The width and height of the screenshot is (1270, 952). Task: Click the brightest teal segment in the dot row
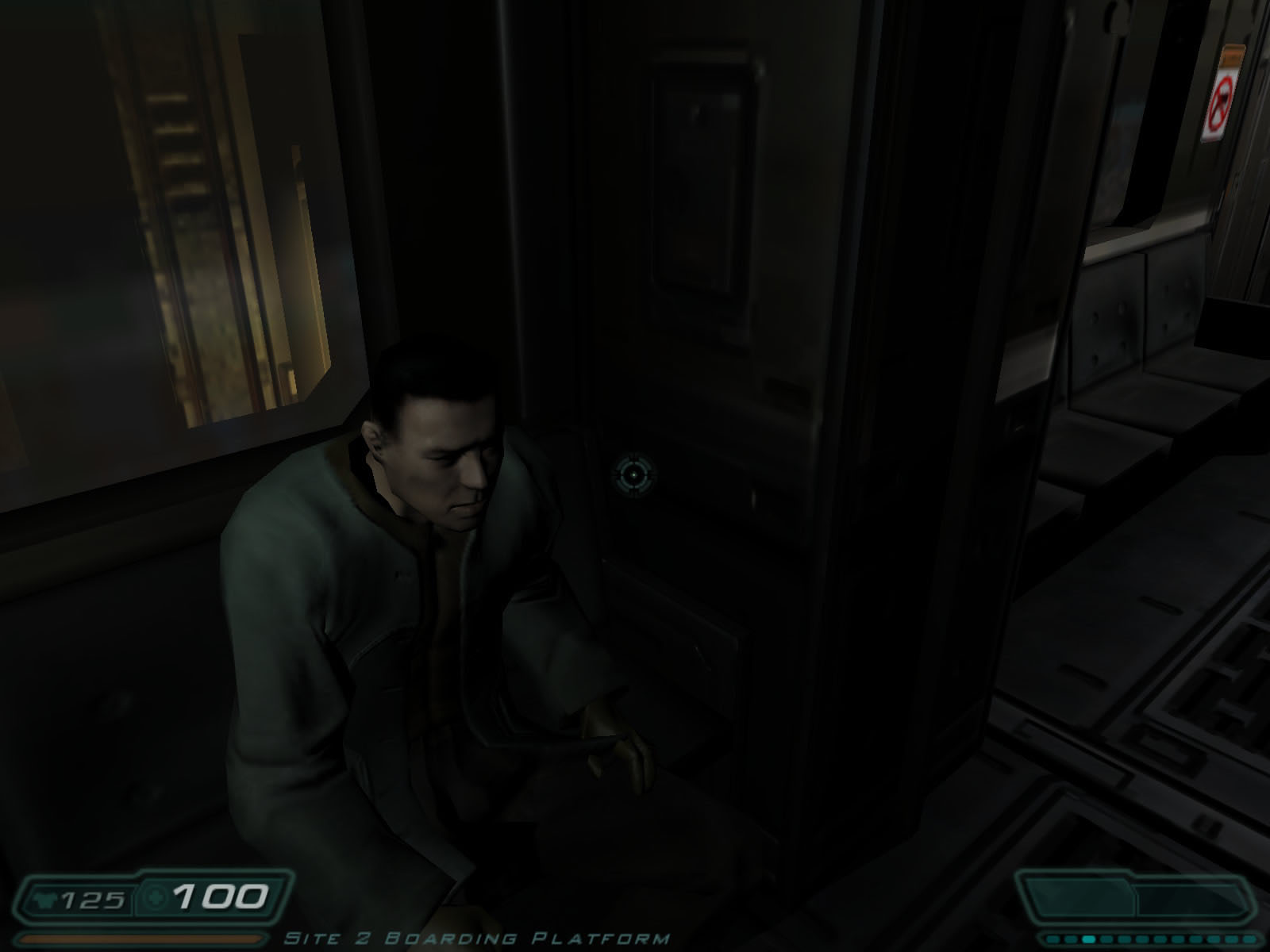(1088, 939)
